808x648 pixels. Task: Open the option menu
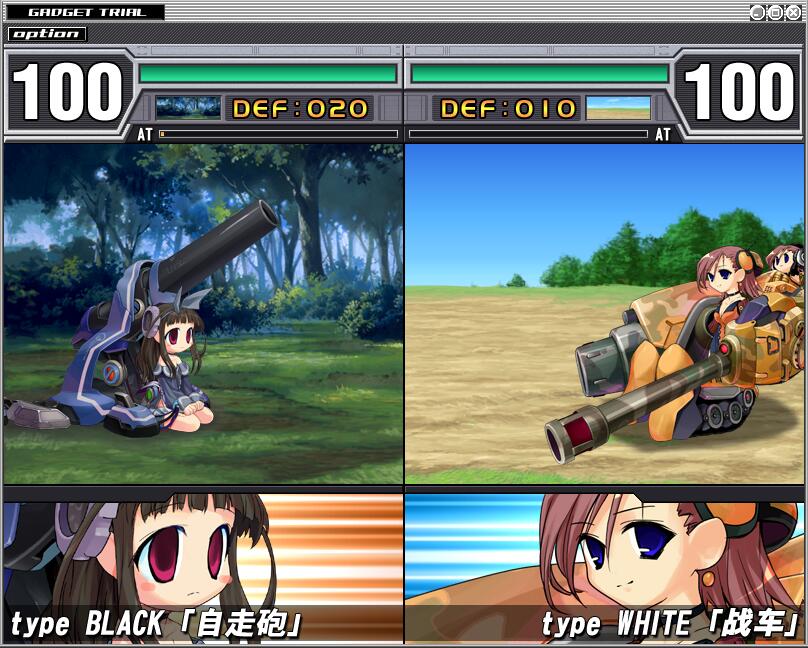[47, 34]
